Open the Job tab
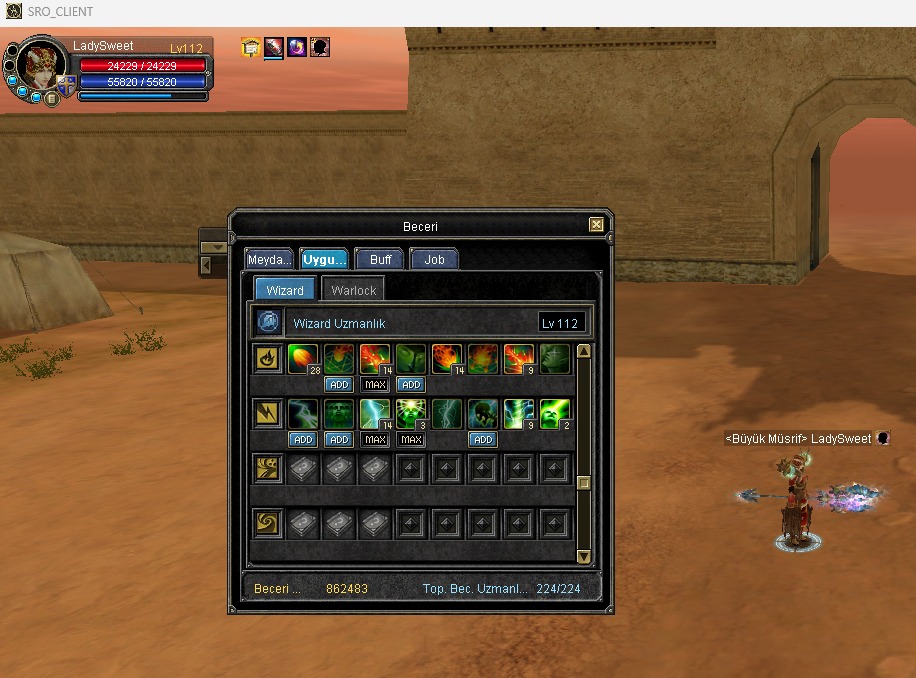This screenshot has height=678, width=916. pyautogui.click(x=434, y=259)
